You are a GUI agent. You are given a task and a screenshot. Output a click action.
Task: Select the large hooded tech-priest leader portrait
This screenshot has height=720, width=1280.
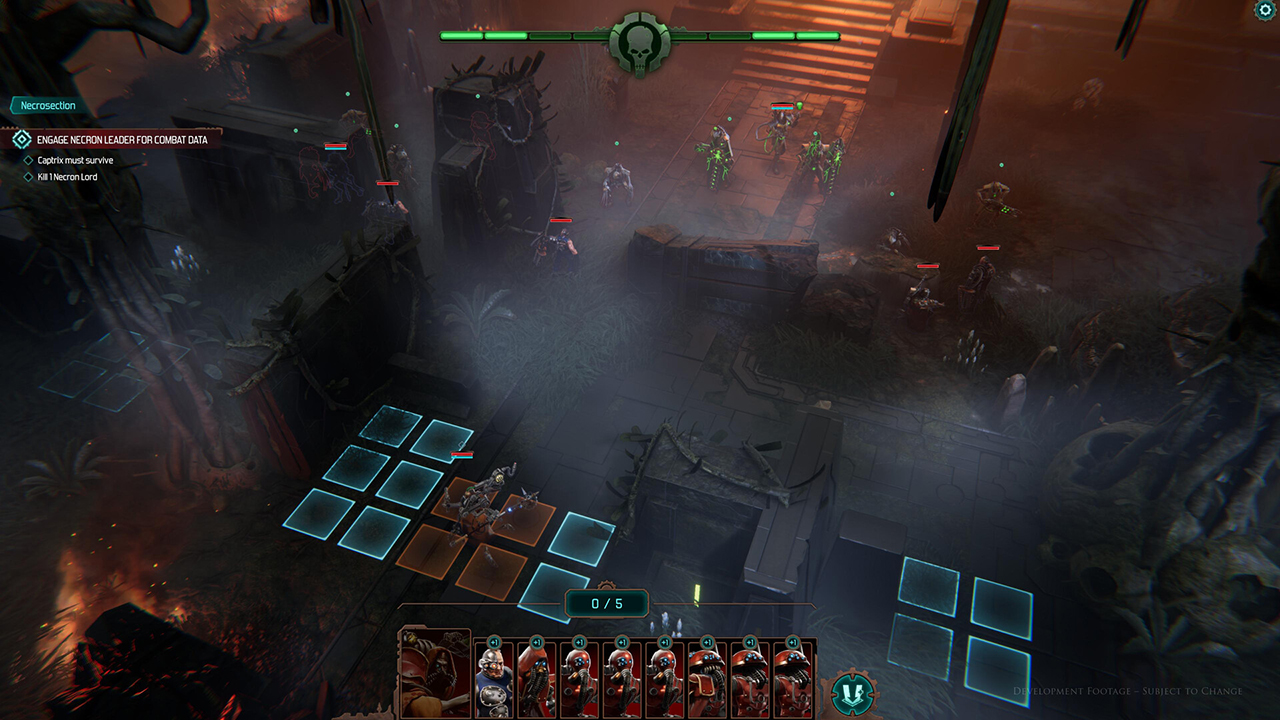tap(435, 673)
